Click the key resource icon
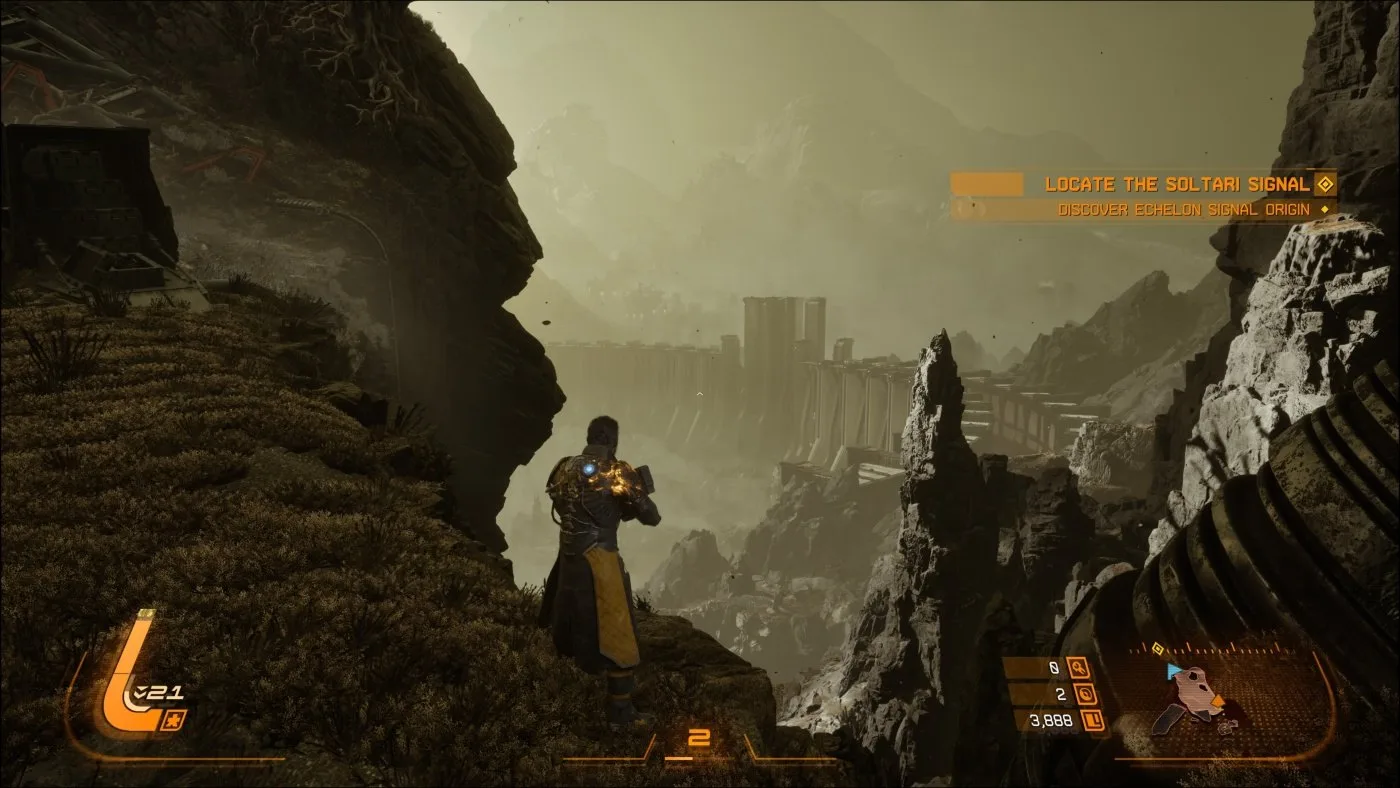 point(1078,668)
